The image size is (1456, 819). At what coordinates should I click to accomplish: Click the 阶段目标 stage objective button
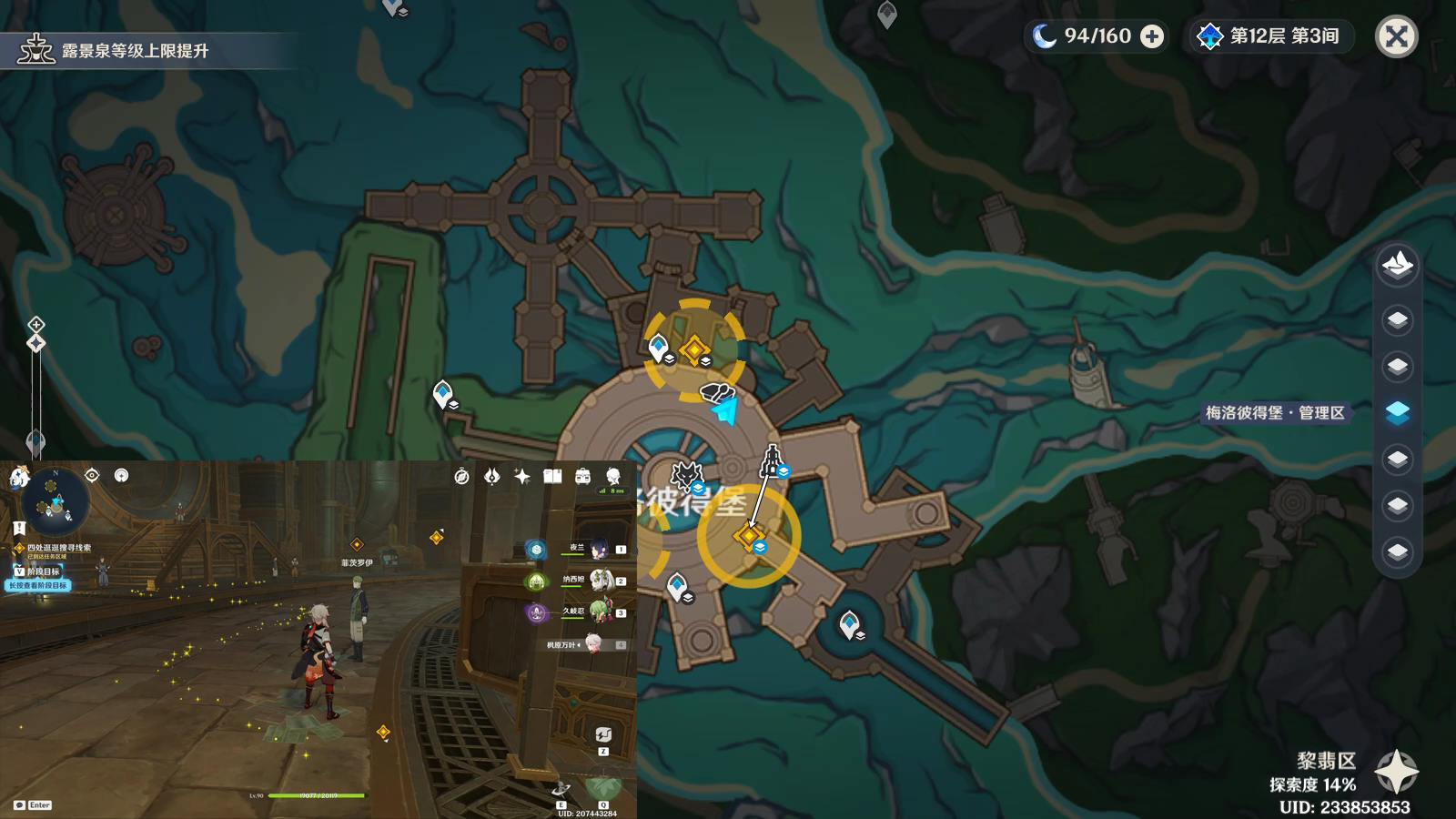pos(38,571)
